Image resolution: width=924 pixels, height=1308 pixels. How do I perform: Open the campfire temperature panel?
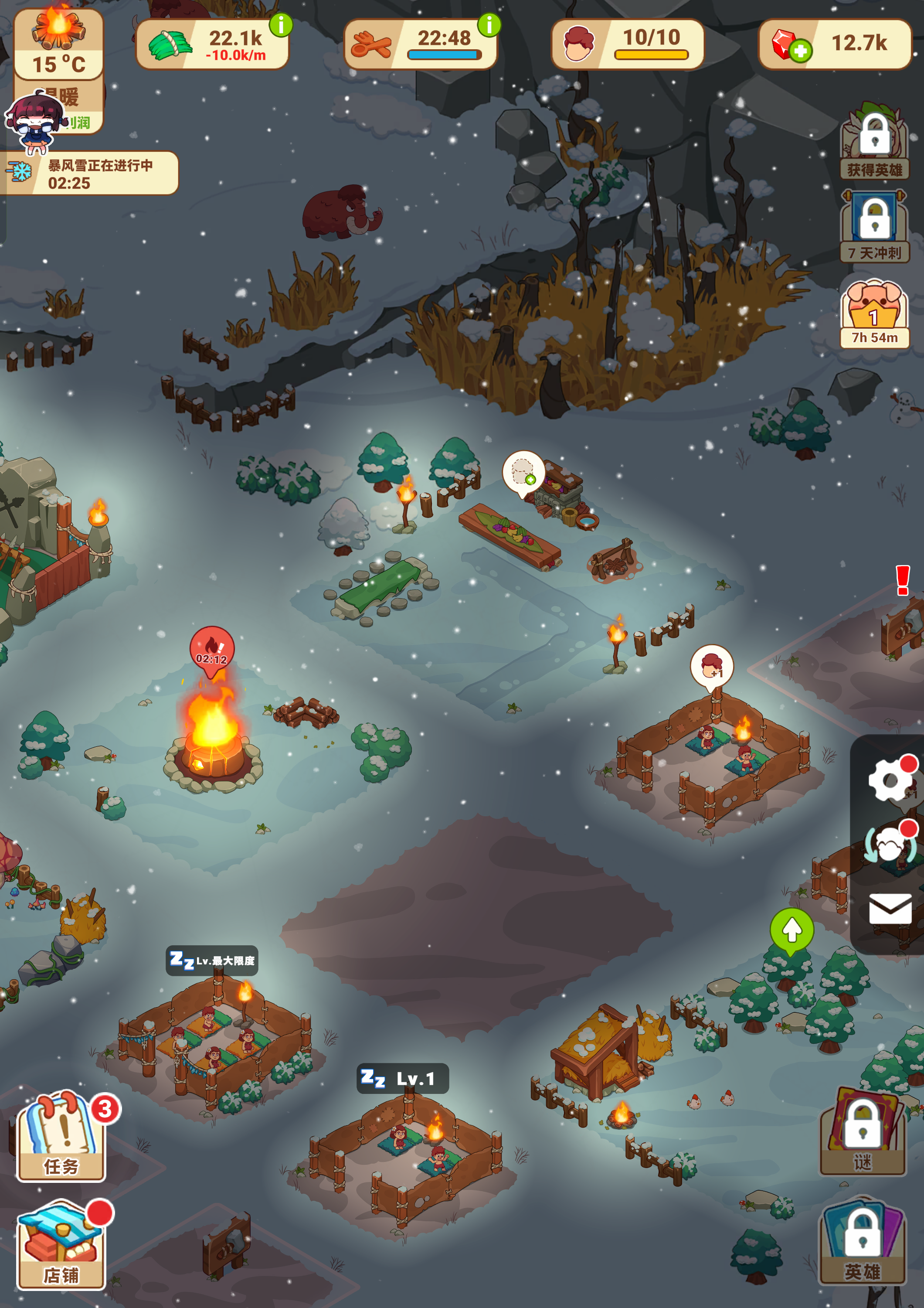59,44
